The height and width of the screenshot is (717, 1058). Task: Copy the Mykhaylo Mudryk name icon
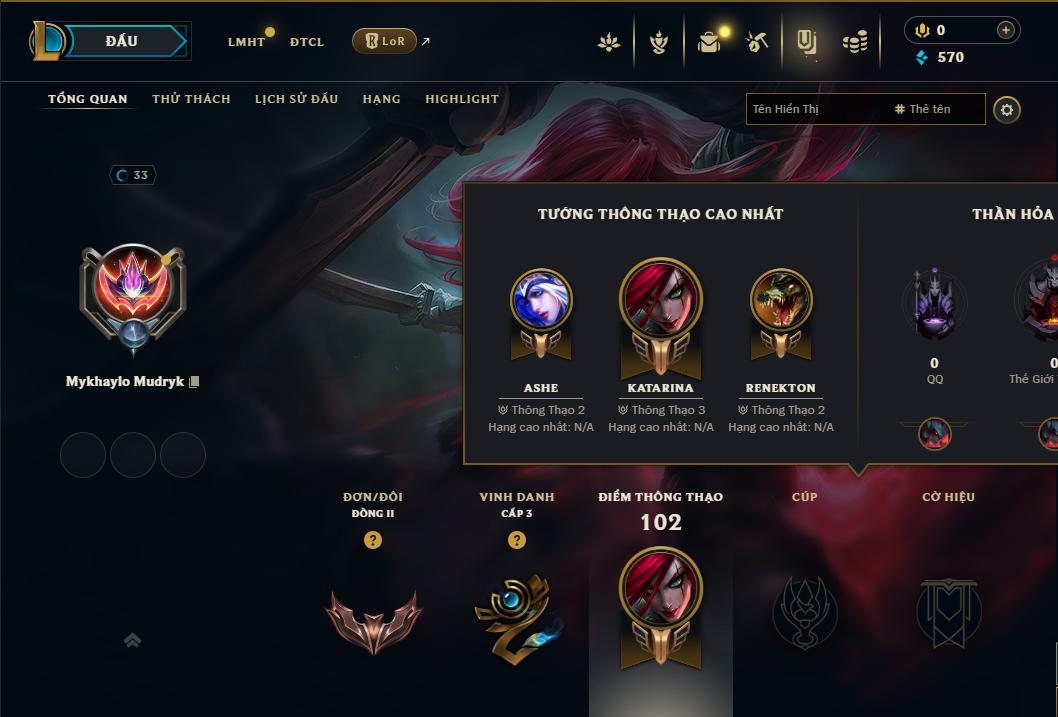[194, 382]
